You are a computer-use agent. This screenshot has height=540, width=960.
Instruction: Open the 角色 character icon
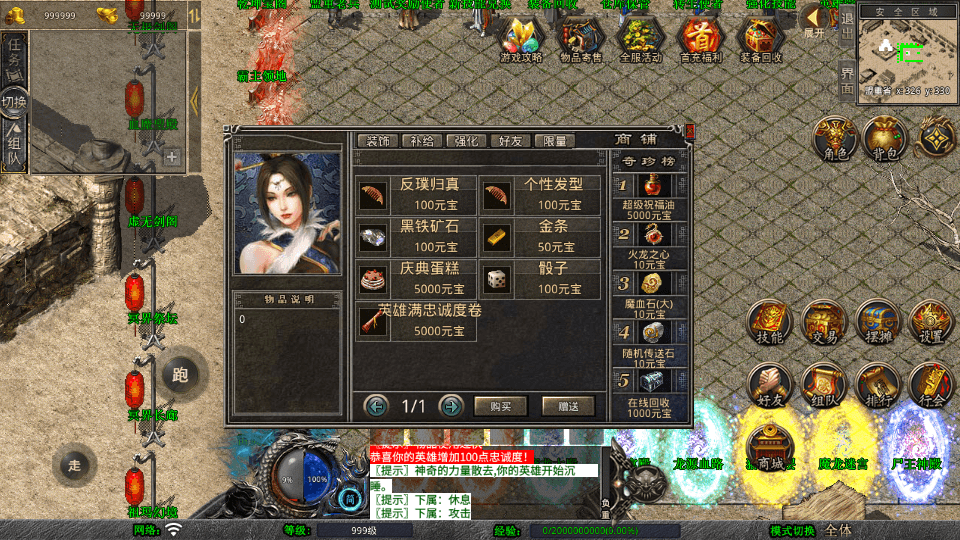click(830, 139)
